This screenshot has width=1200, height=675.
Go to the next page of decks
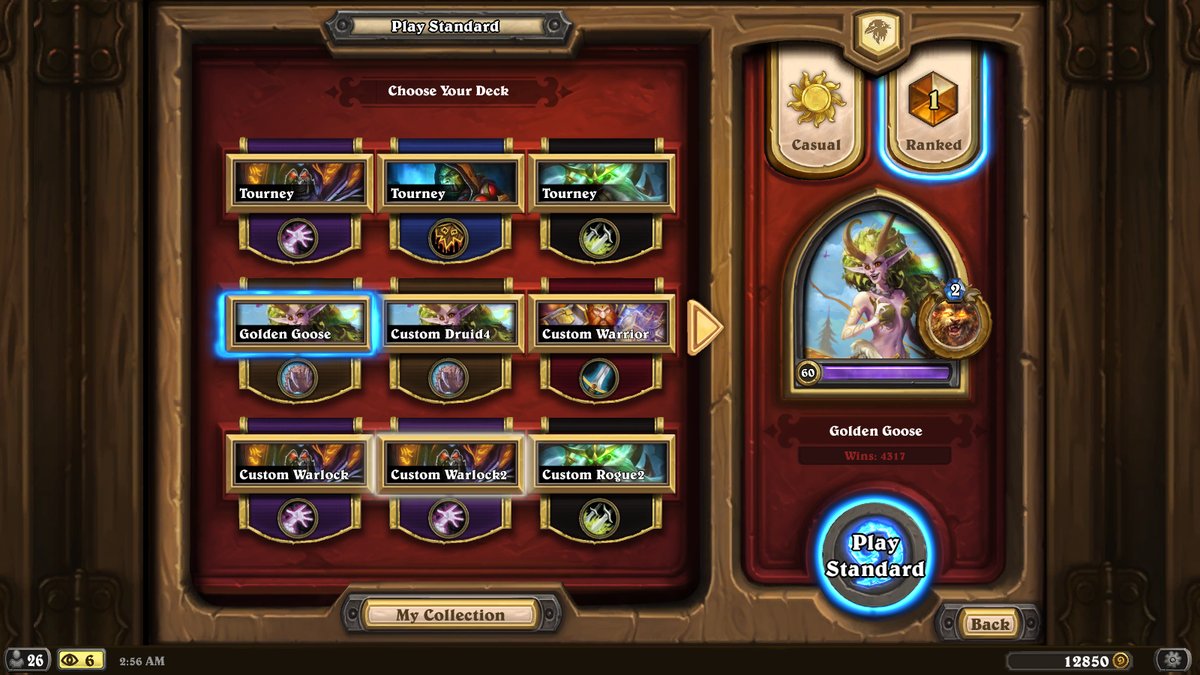point(705,326)
